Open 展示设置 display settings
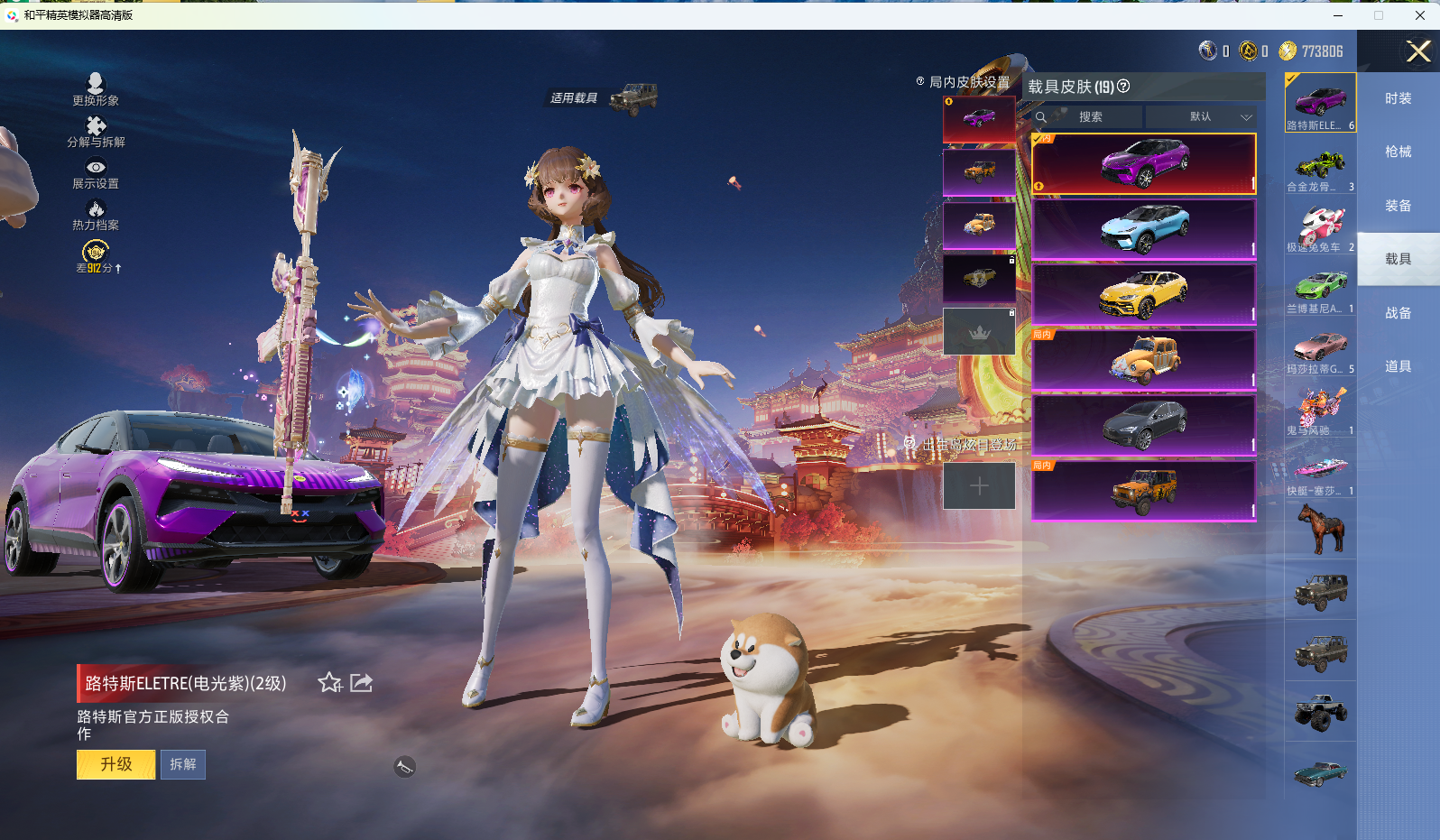This screenshot has height=840, width=1440. (96, 174)
